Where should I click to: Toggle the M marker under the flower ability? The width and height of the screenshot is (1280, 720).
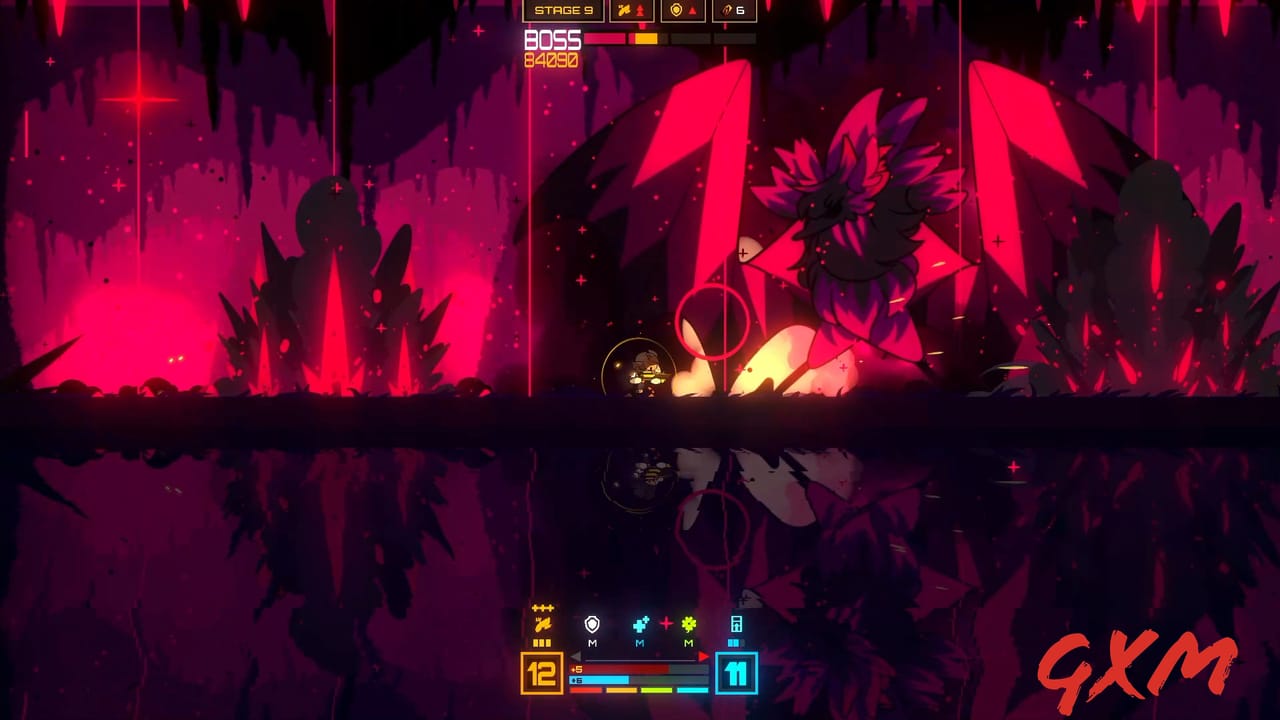688,643
